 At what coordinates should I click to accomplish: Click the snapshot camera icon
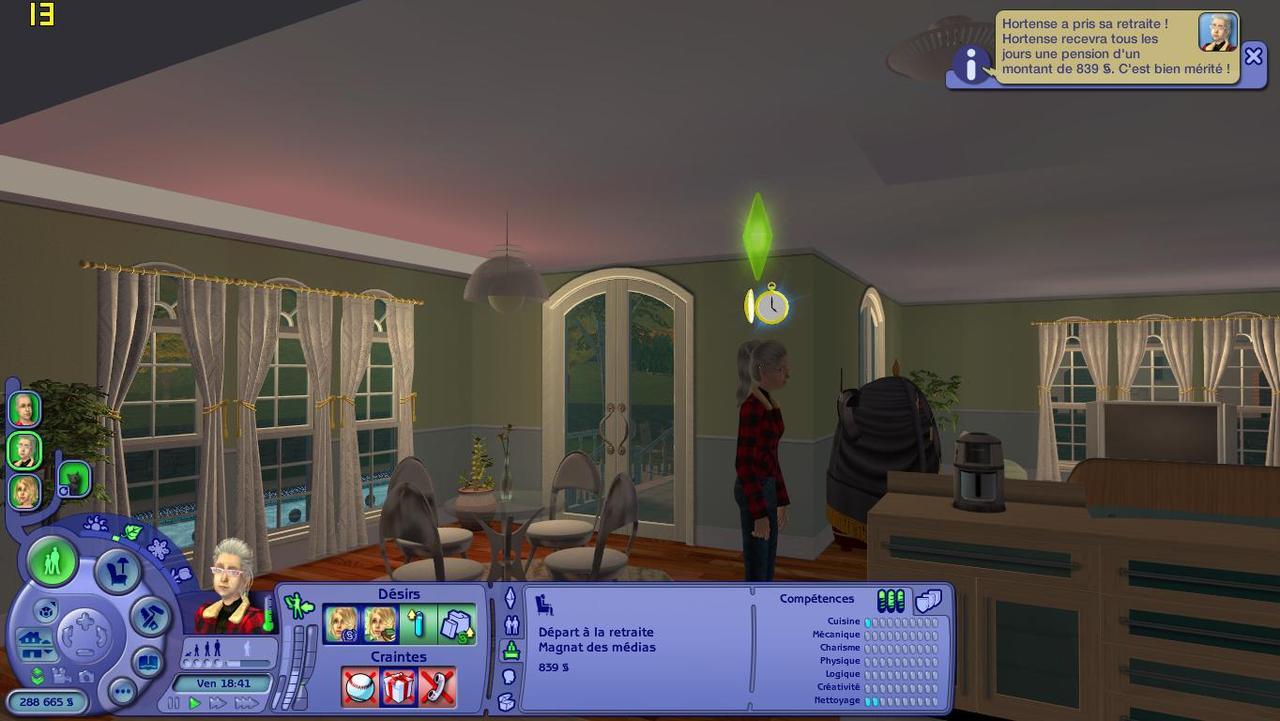pyautogui.click(x=86, y=676)
